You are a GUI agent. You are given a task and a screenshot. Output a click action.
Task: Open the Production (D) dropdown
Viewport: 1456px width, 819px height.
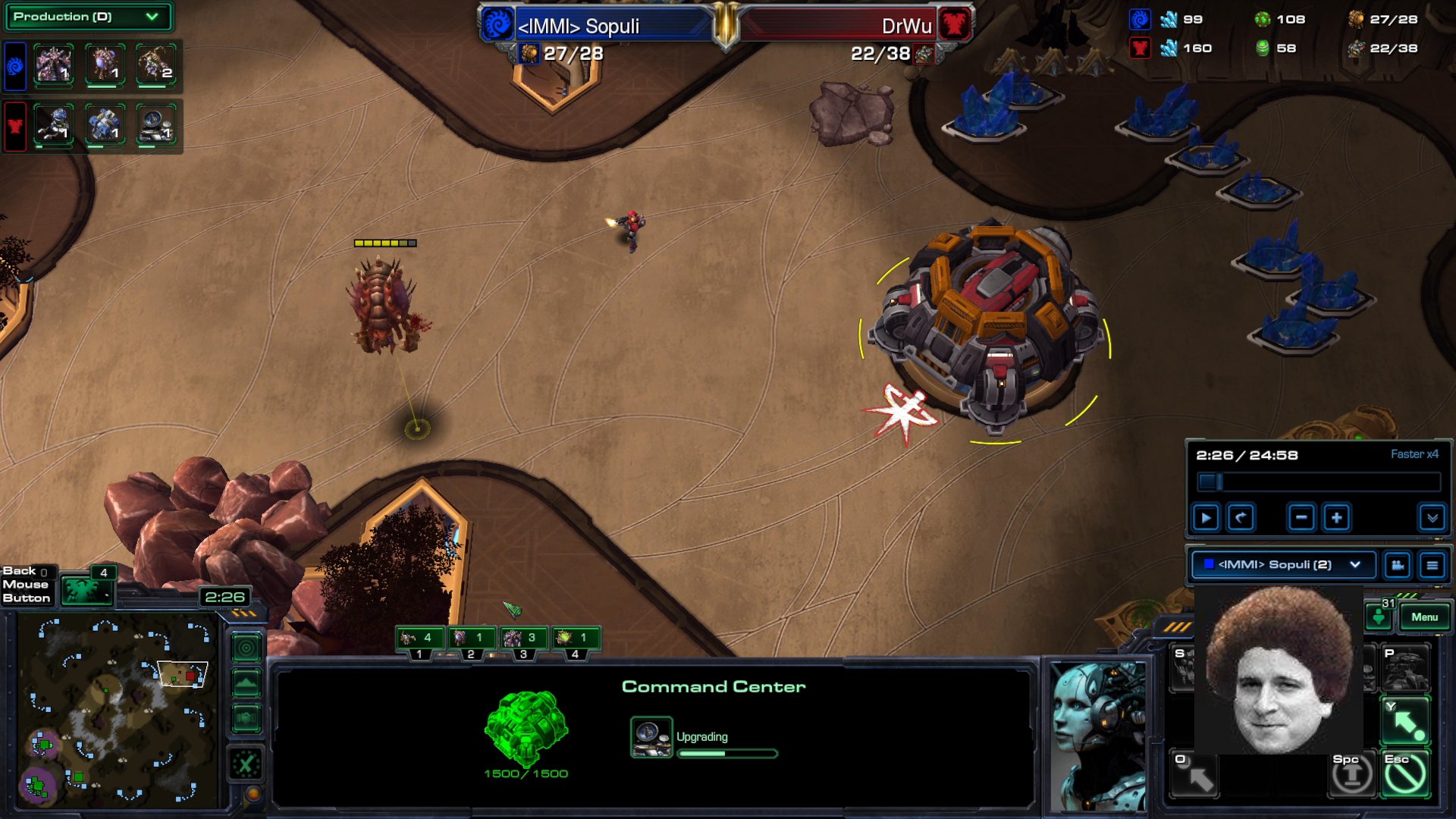pyautogui.click(x=87, y=17)
